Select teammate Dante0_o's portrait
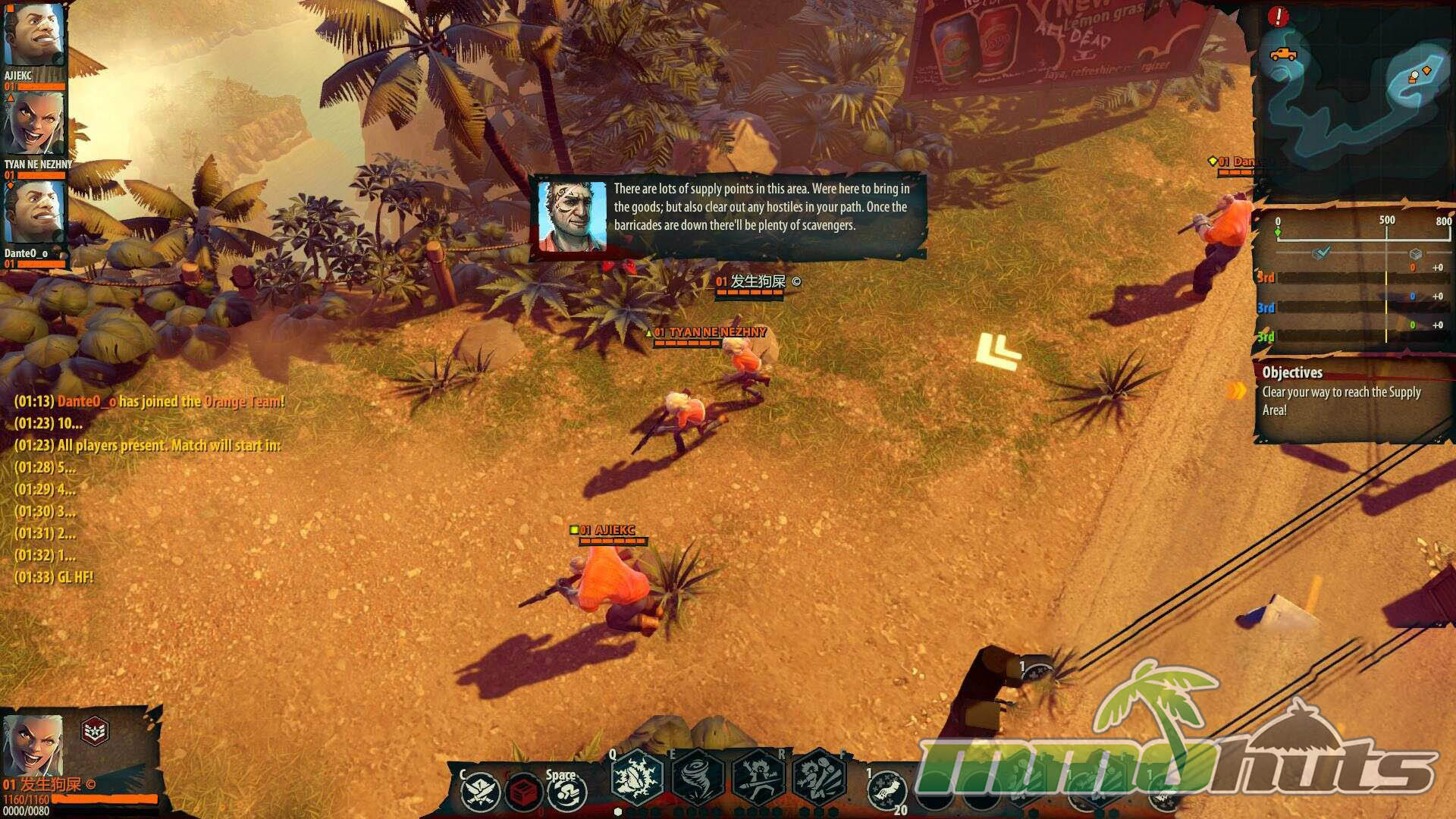Screen dimensions: 1456x819 tap(33, 212)
